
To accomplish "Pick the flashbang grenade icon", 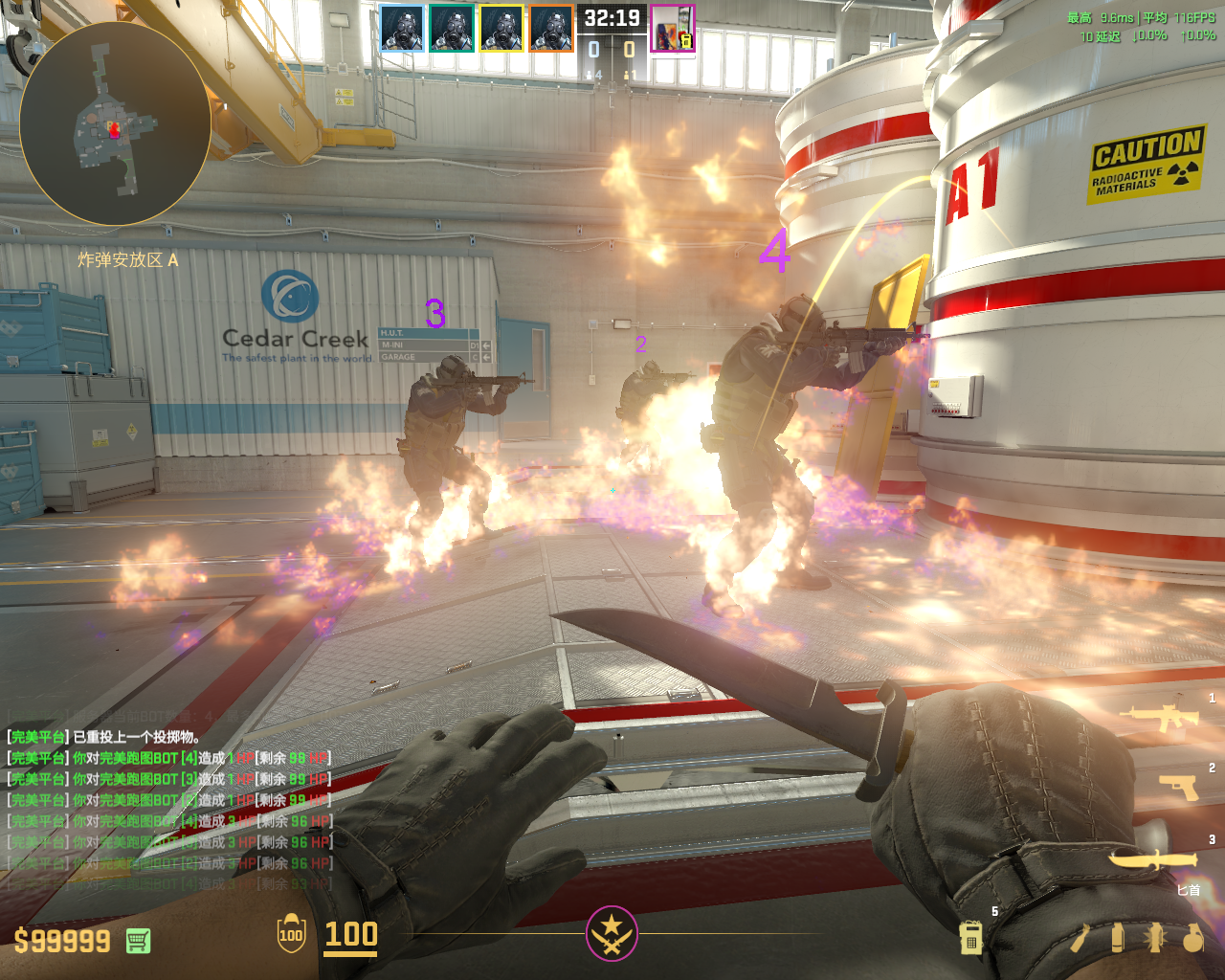I will [1155, 938].
